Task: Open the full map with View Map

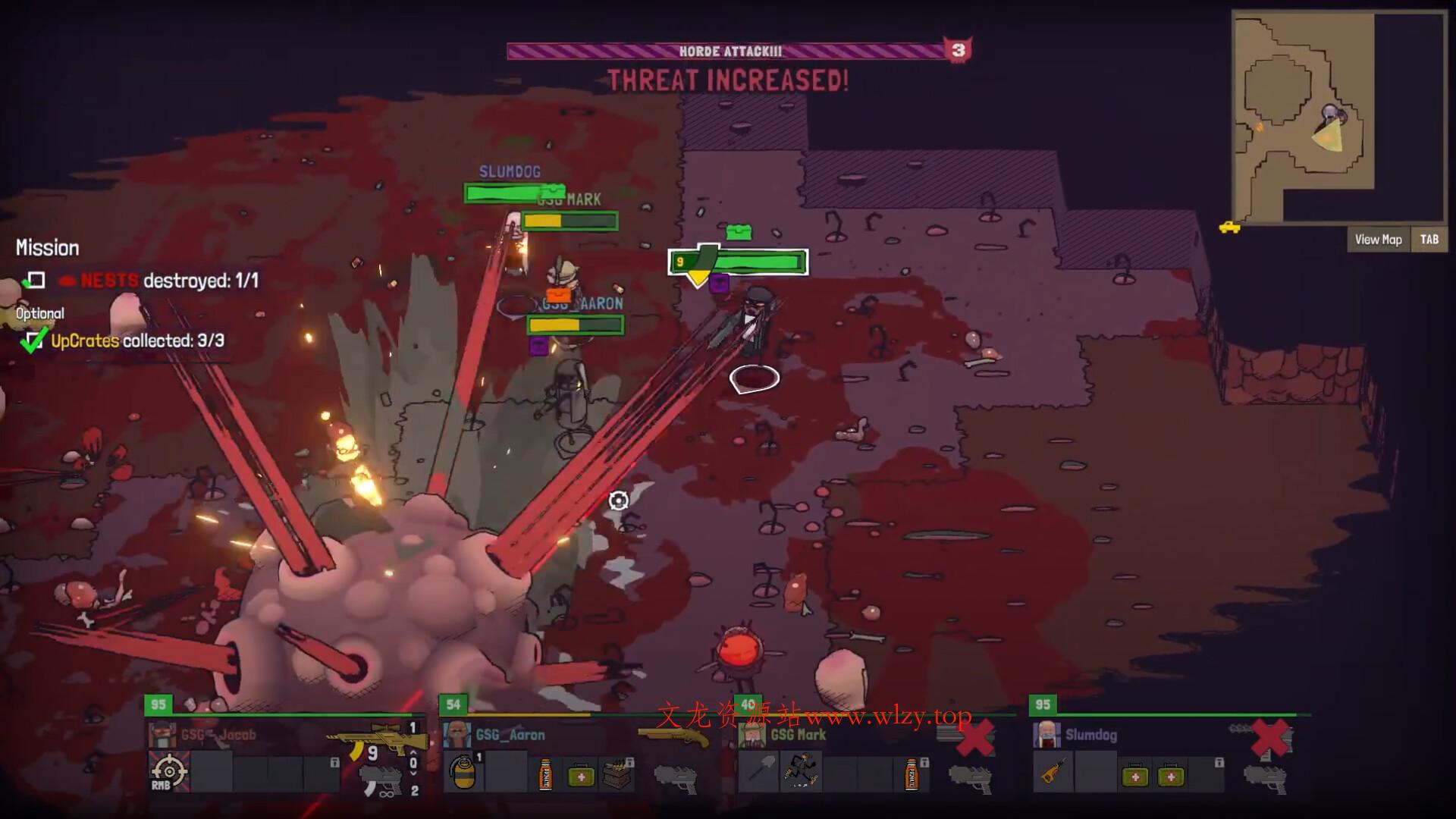Action: [x=1378, y=240]
